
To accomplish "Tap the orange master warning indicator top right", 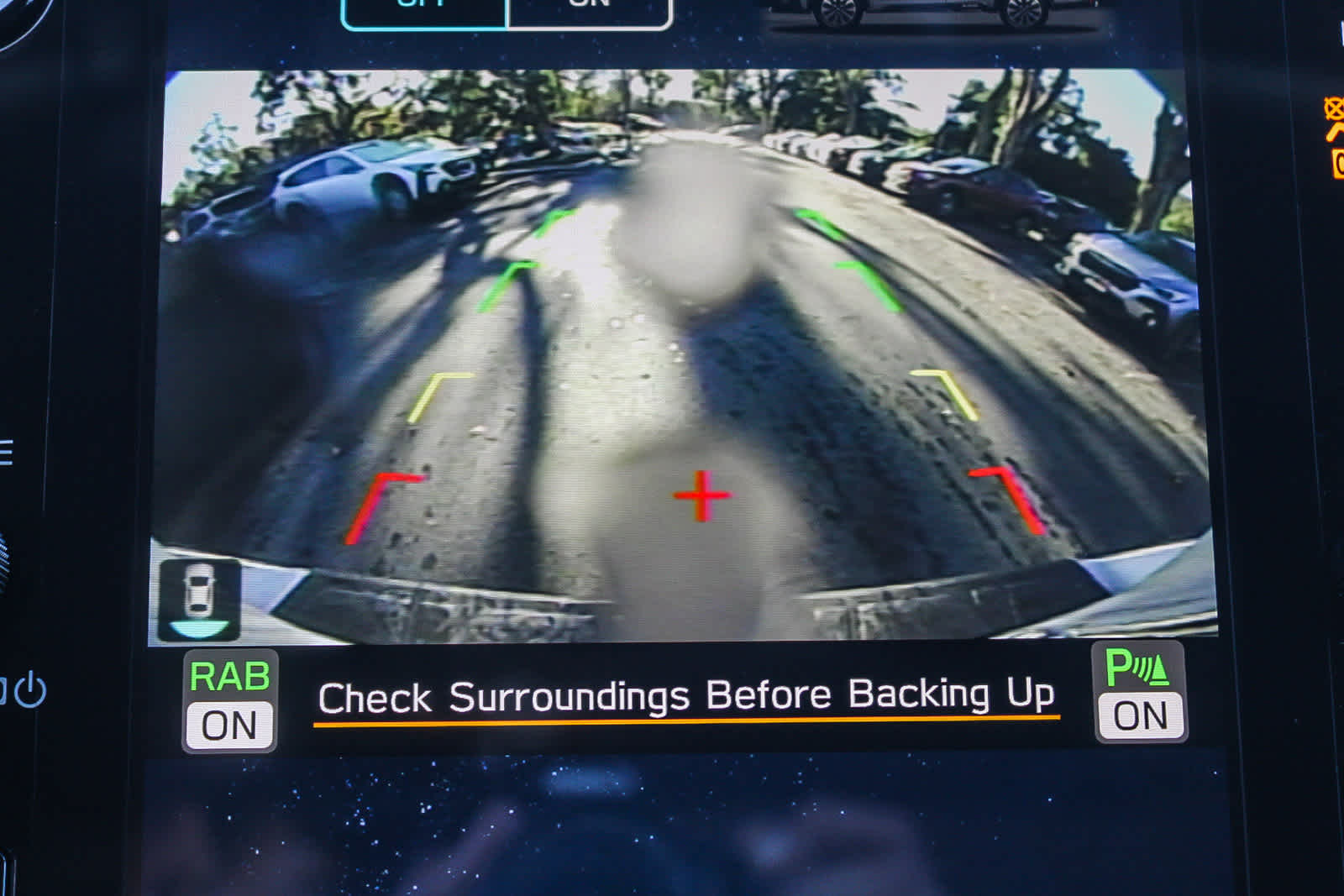I will (x=1333, y=106).
